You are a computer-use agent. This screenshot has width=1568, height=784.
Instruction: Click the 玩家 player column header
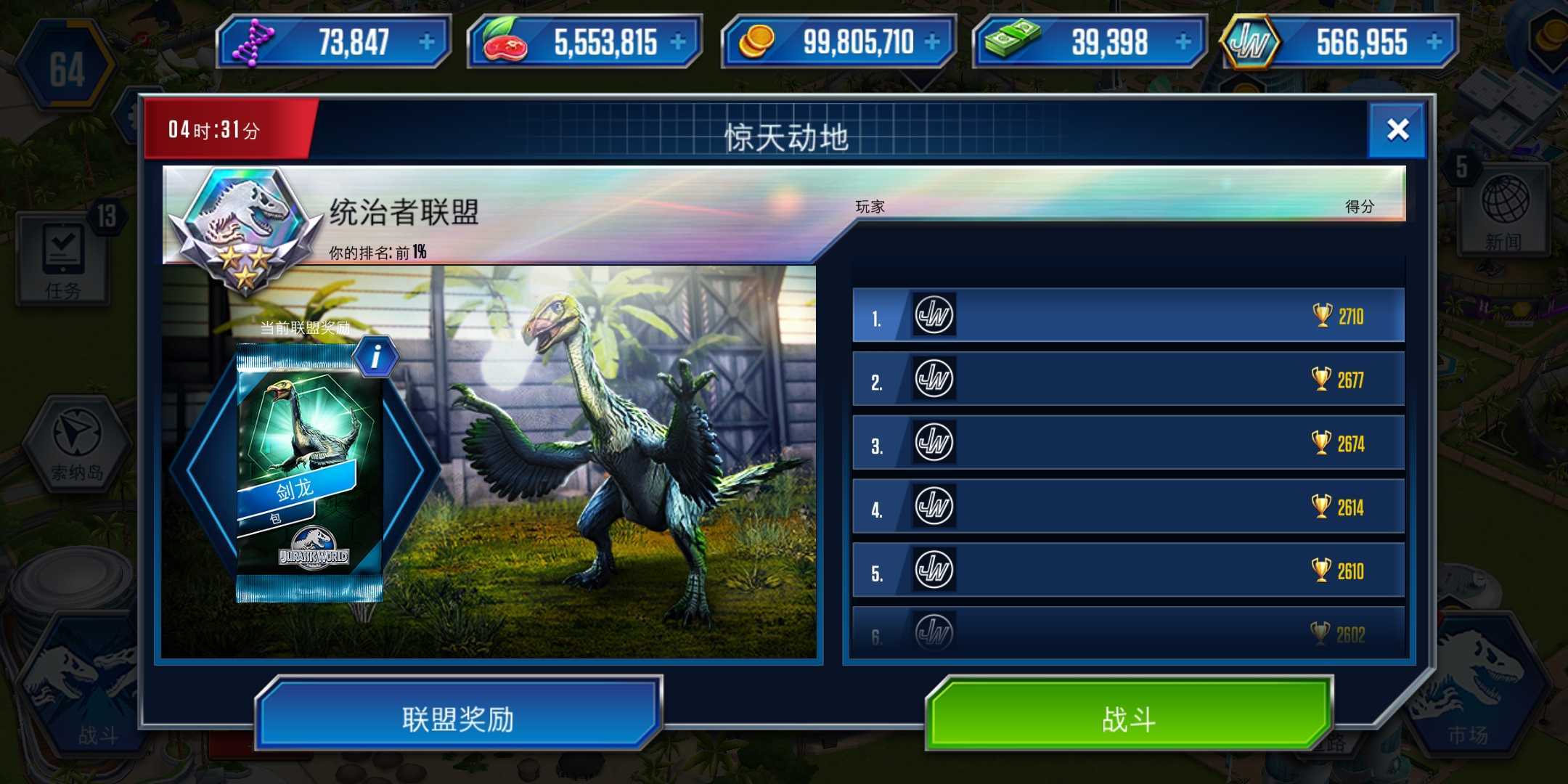pos(870,207)
